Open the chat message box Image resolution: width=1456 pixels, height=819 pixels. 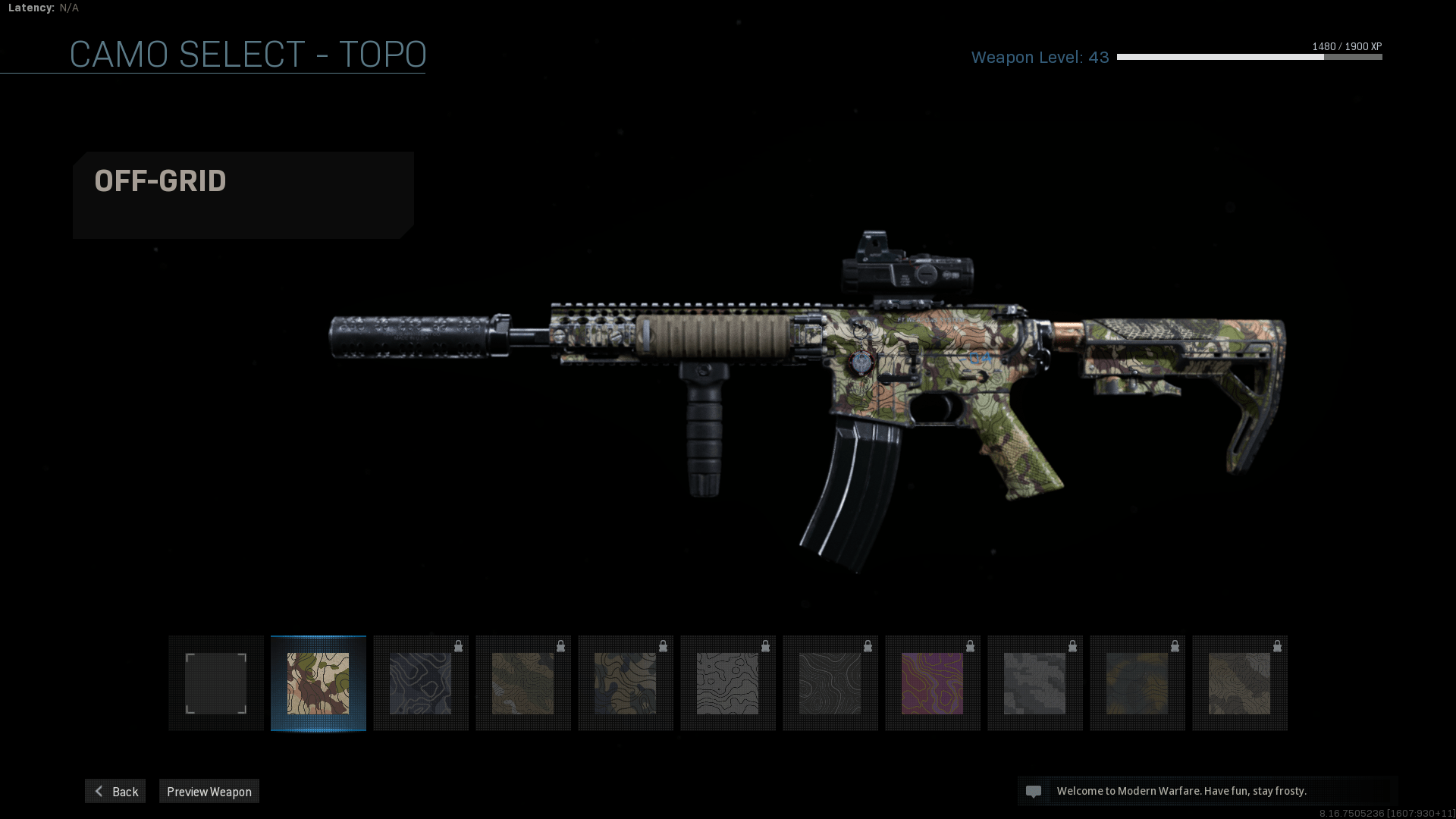pyautogui.click(x=1207, y=791)
